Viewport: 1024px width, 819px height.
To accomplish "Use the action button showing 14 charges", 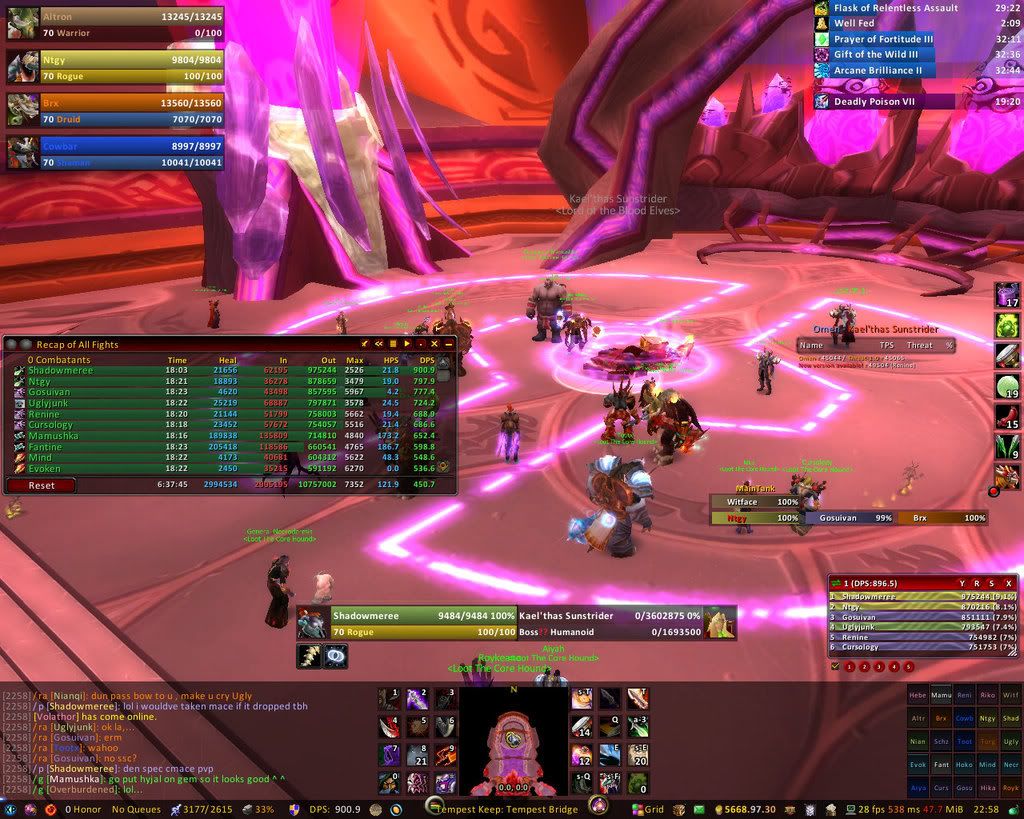I will [x=583, y=729].
